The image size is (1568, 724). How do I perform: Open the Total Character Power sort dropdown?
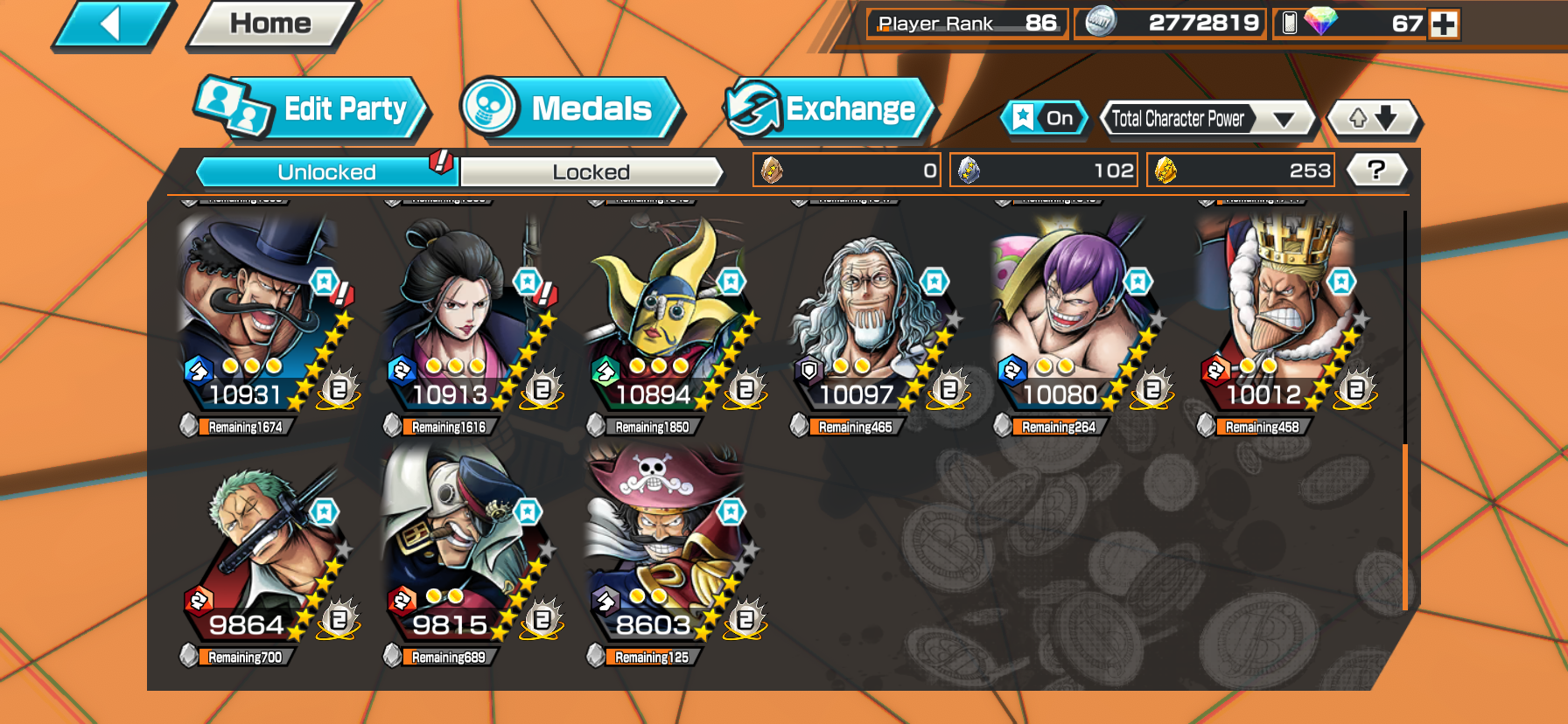pos(1206,119)
